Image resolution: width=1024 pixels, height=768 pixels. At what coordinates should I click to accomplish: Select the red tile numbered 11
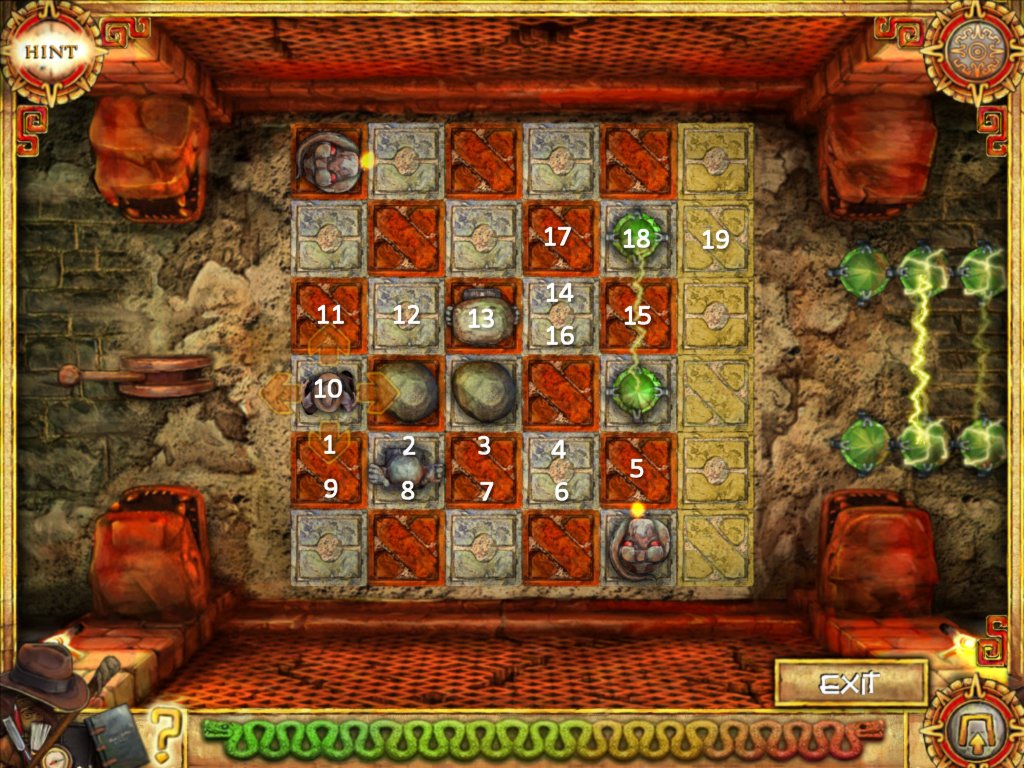[x=329, y=316]
